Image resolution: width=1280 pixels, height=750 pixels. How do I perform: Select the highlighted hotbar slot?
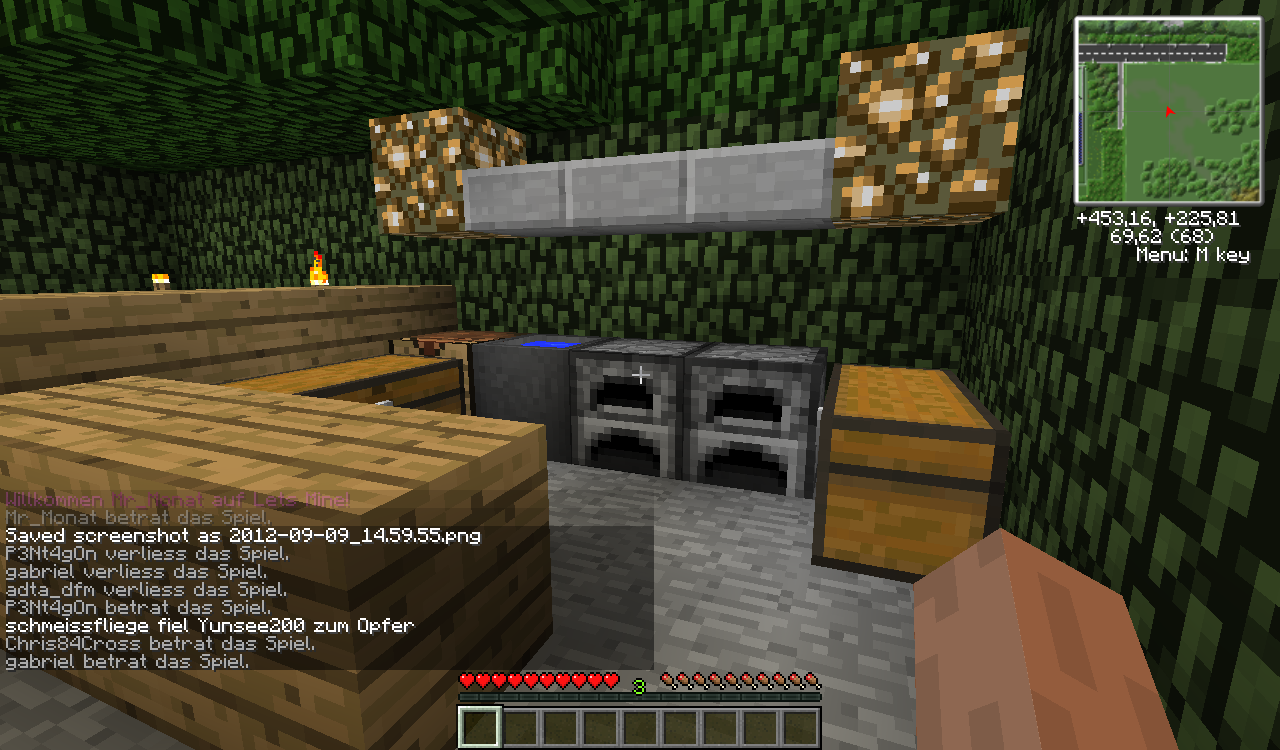[x=479, y=728]
